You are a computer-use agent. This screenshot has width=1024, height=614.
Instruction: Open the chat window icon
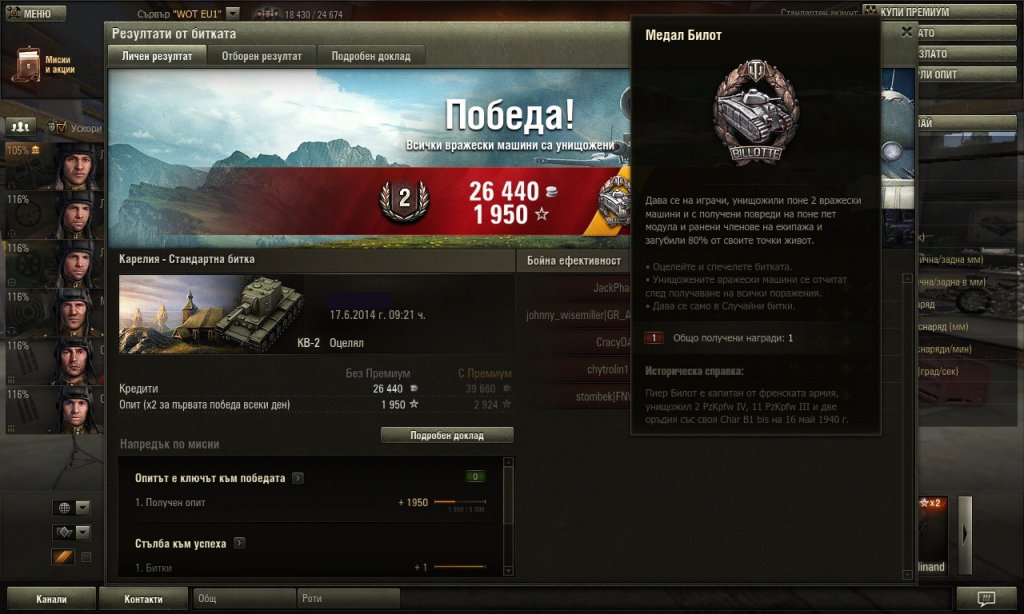click(x=986, y=598)
